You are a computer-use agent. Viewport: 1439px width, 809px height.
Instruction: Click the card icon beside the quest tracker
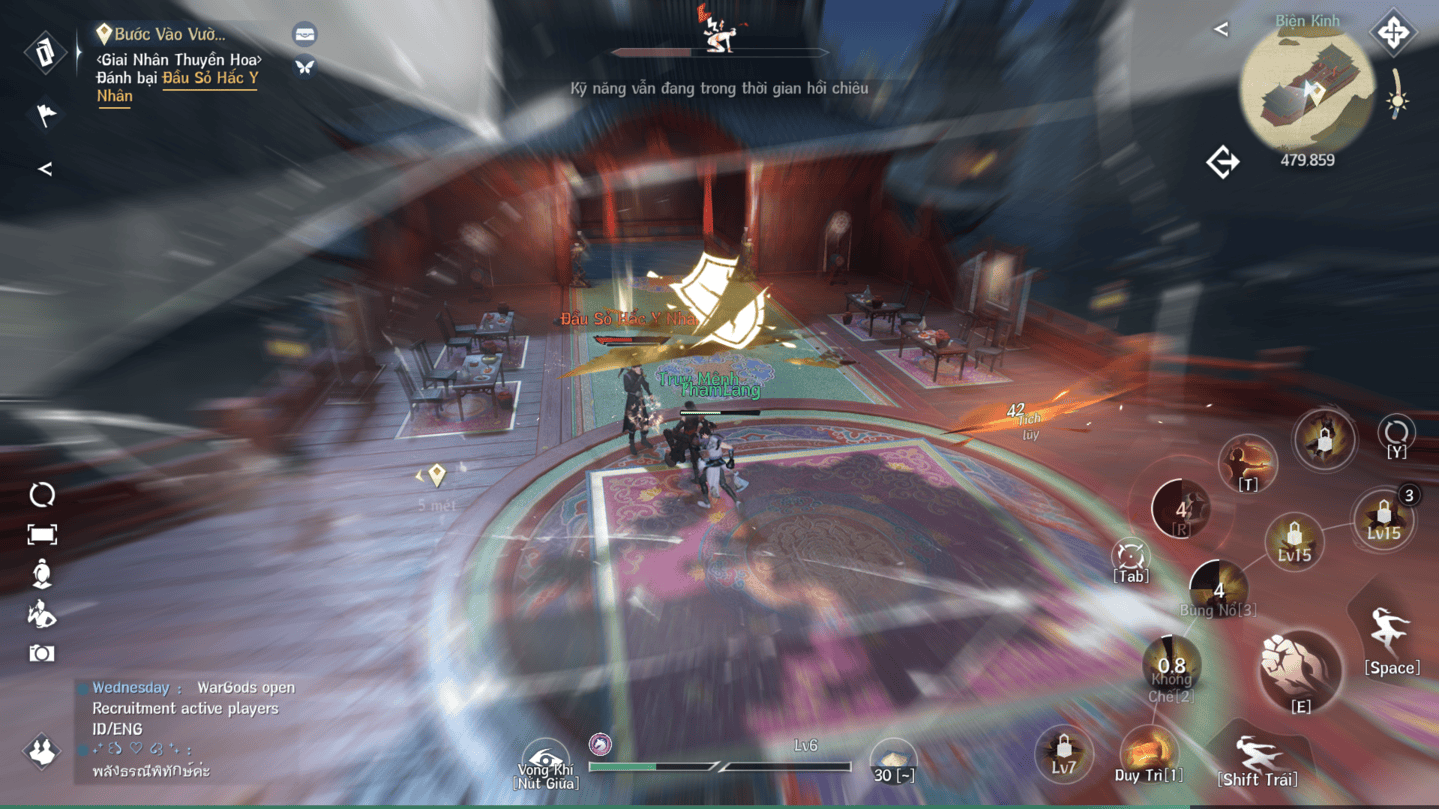point(45,53)
